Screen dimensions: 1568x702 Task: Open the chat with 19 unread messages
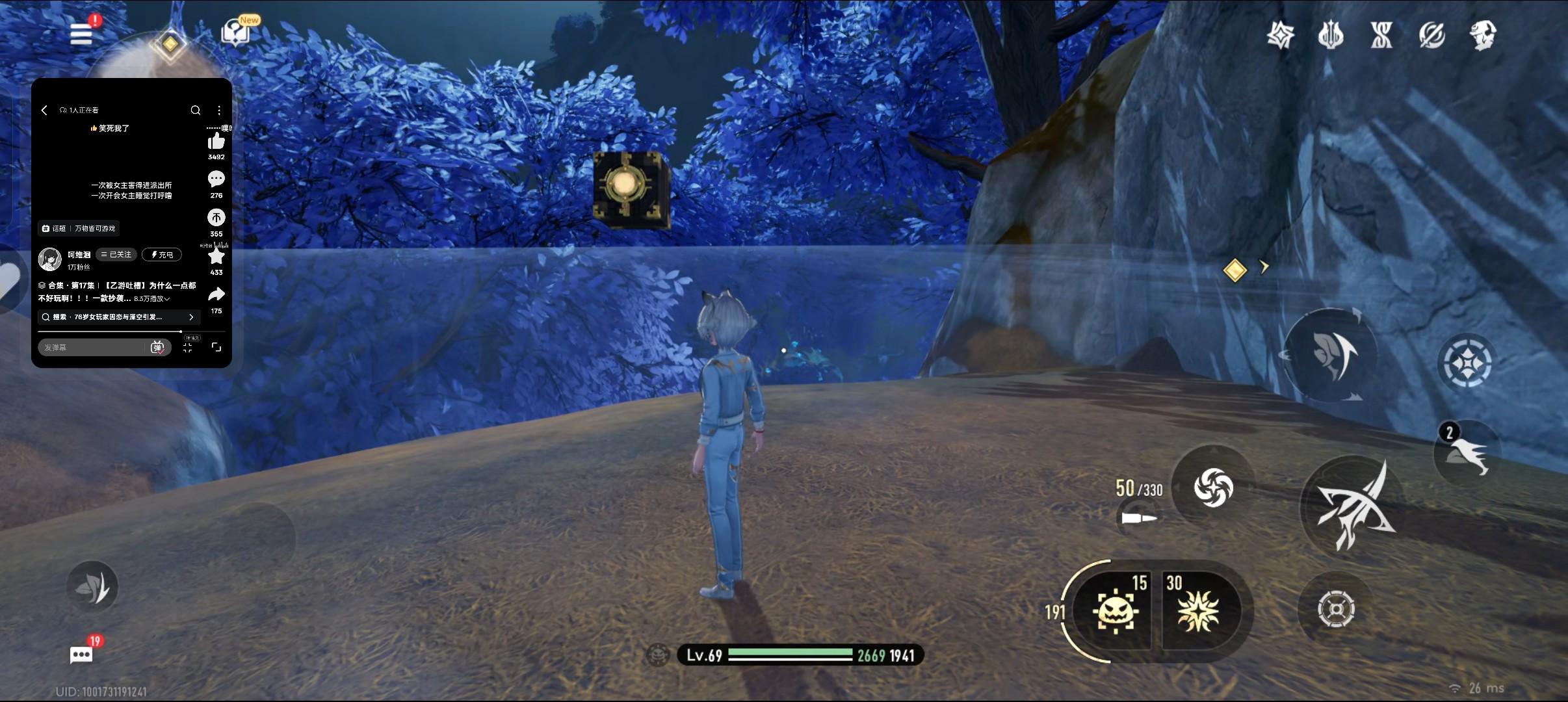pos(81,655)
